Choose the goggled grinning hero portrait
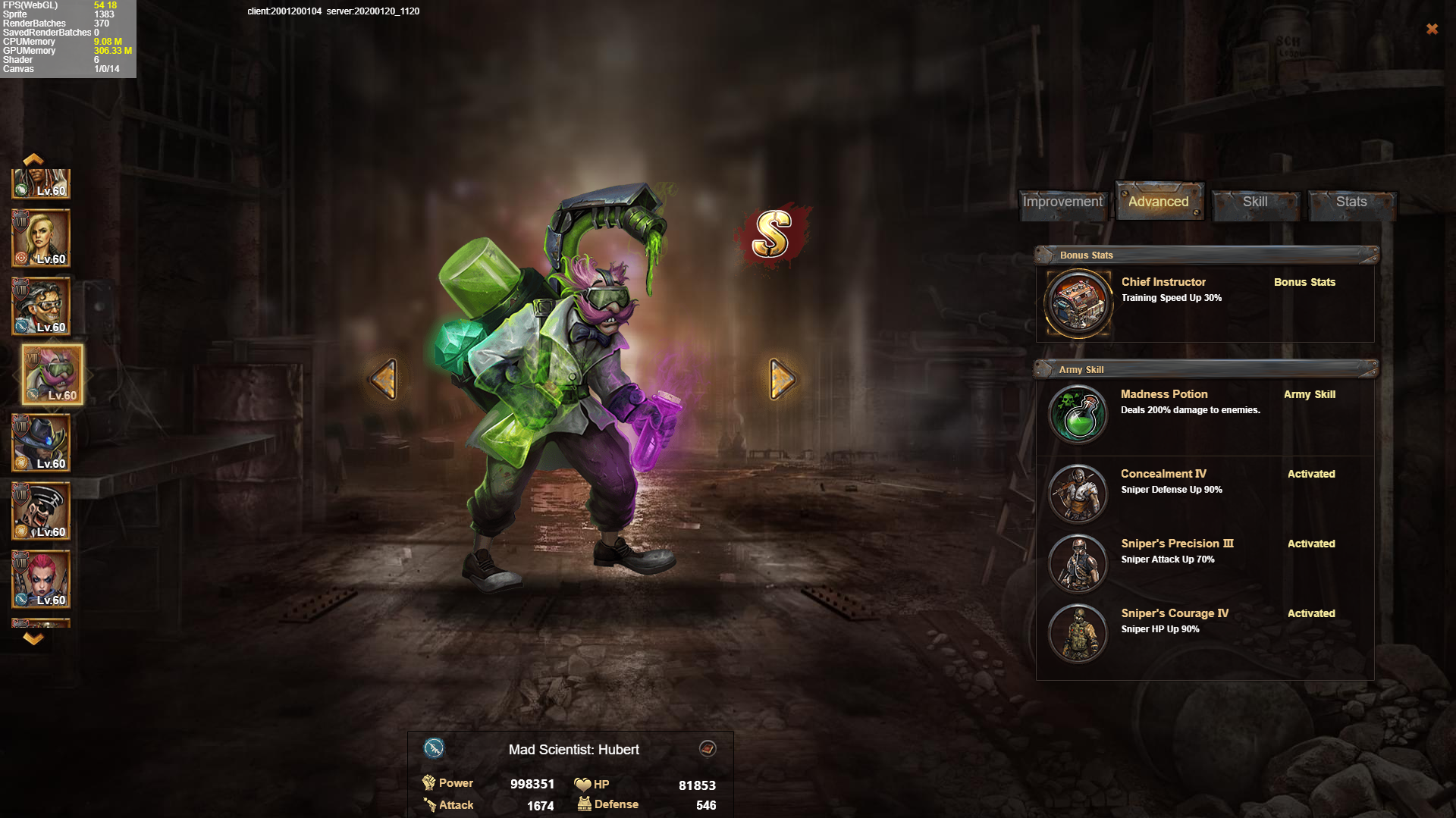 pos(41,306)
